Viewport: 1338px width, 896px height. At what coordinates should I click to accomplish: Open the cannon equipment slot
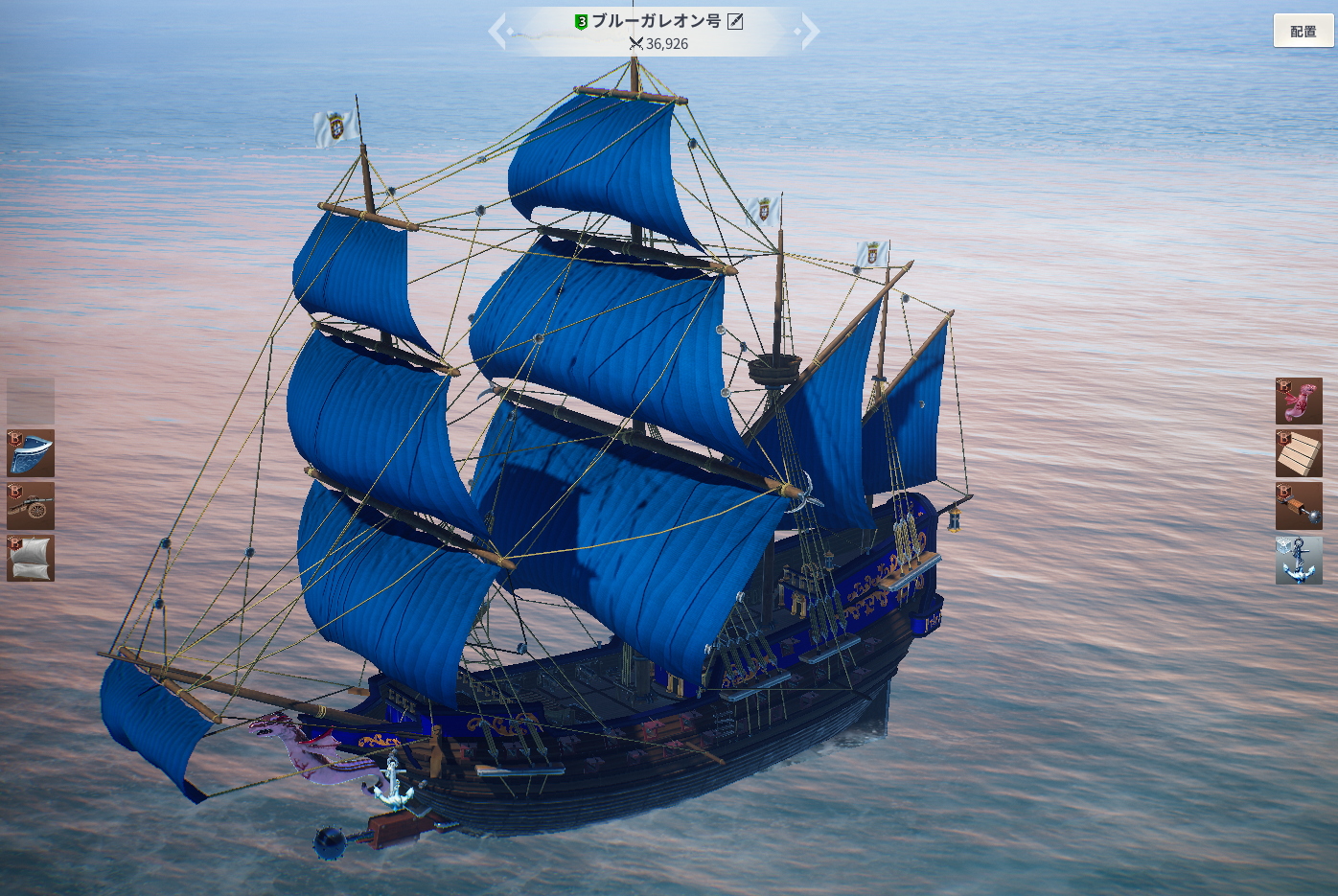click(31, 506)
